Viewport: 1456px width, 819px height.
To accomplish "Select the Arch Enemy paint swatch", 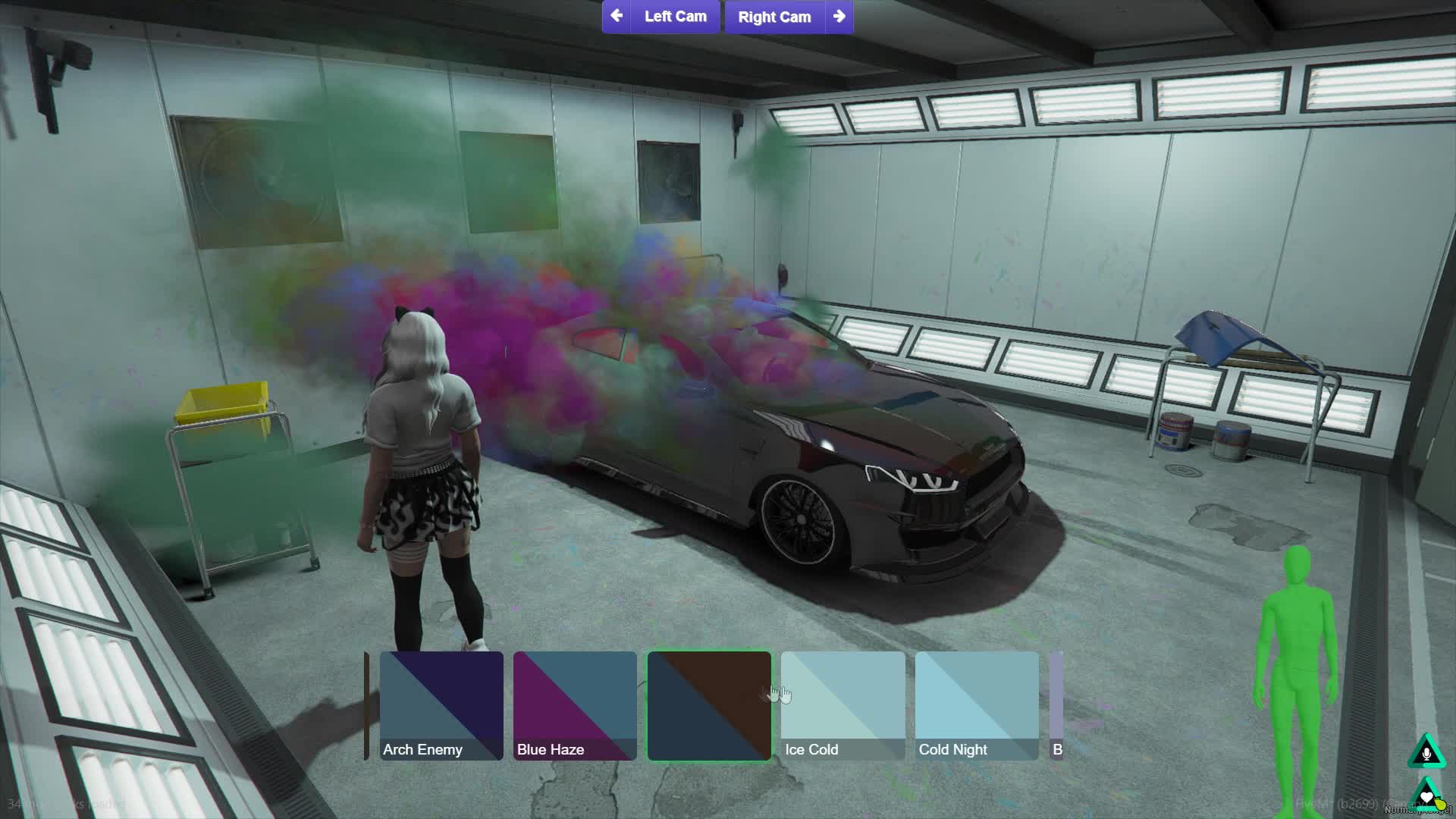I will coord(441,705).
